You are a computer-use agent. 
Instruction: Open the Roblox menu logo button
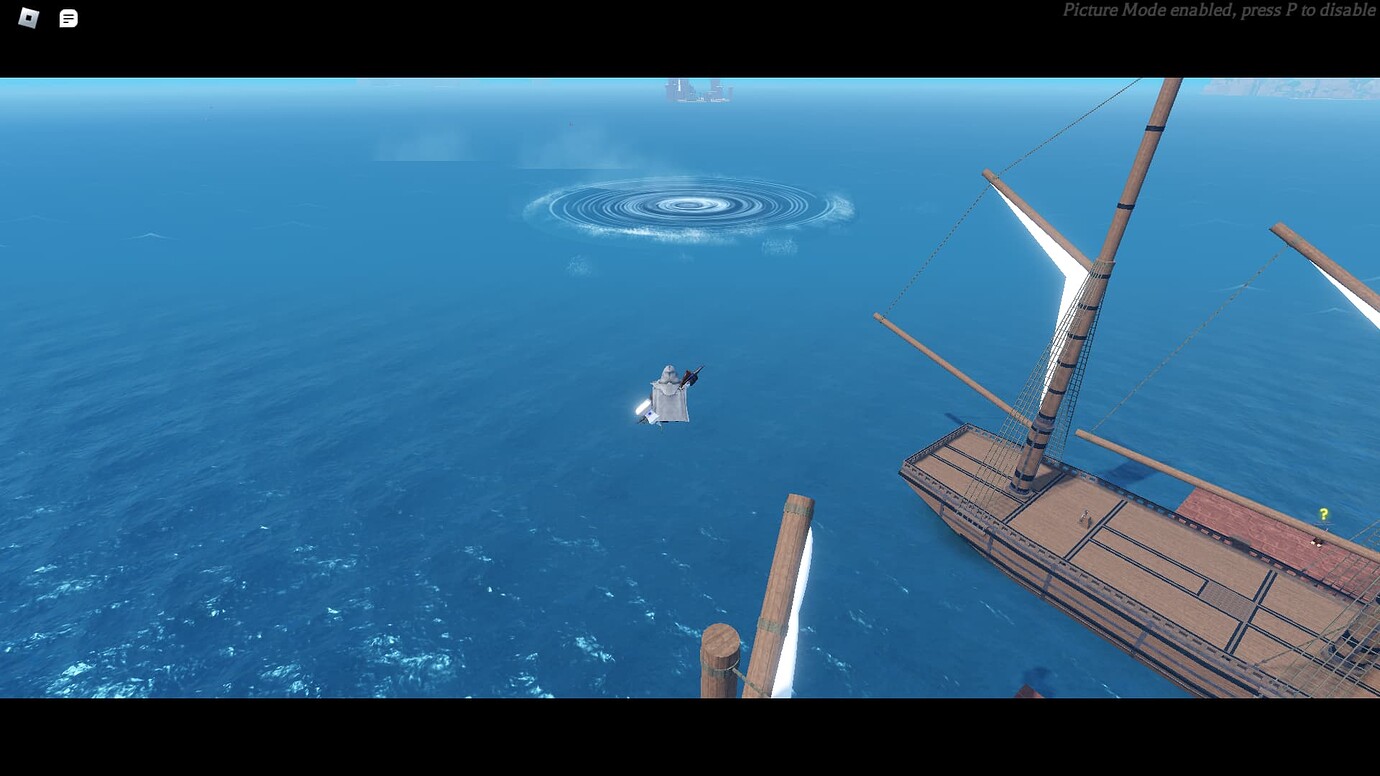pyautogui.click(x=28, y=18)
